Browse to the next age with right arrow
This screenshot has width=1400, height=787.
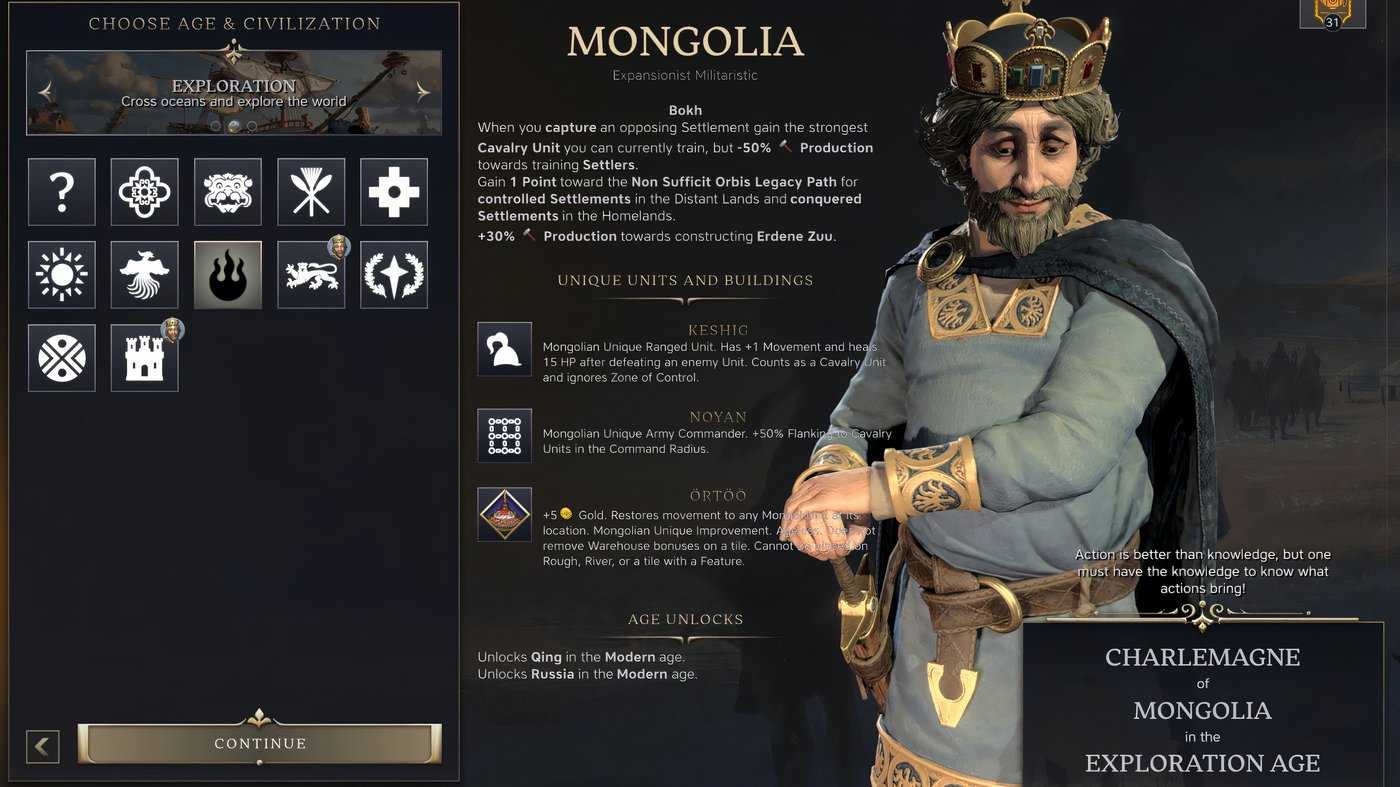(421, 90)
